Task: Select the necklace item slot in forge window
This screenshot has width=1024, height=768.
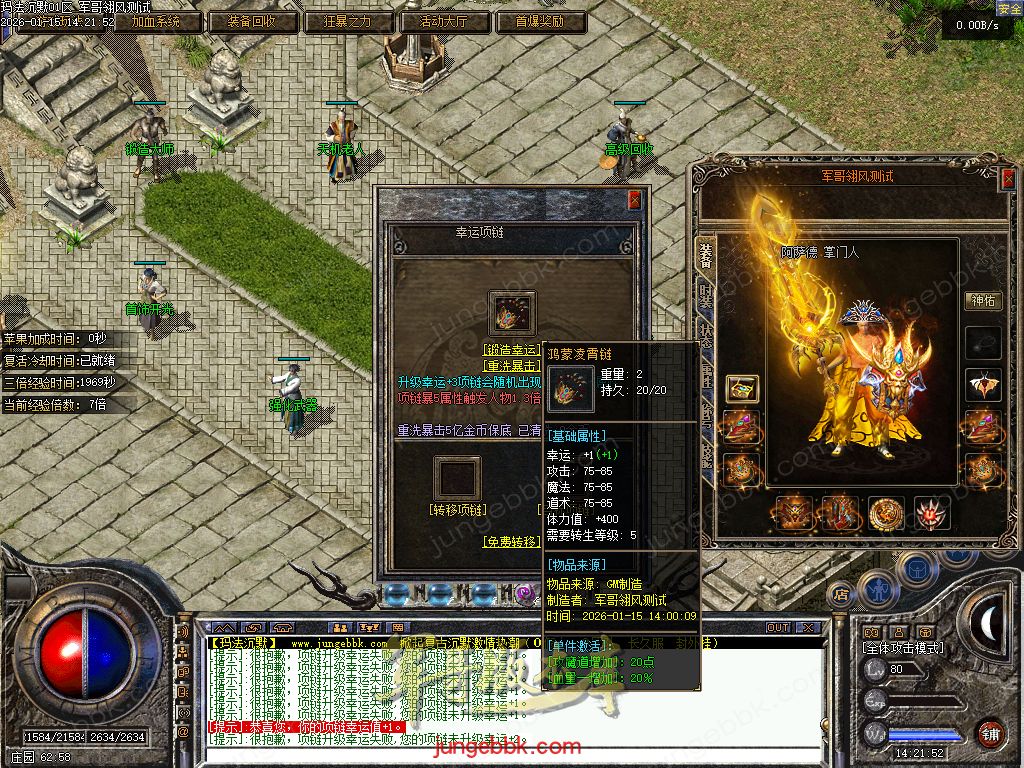Action: pos(512,314)
